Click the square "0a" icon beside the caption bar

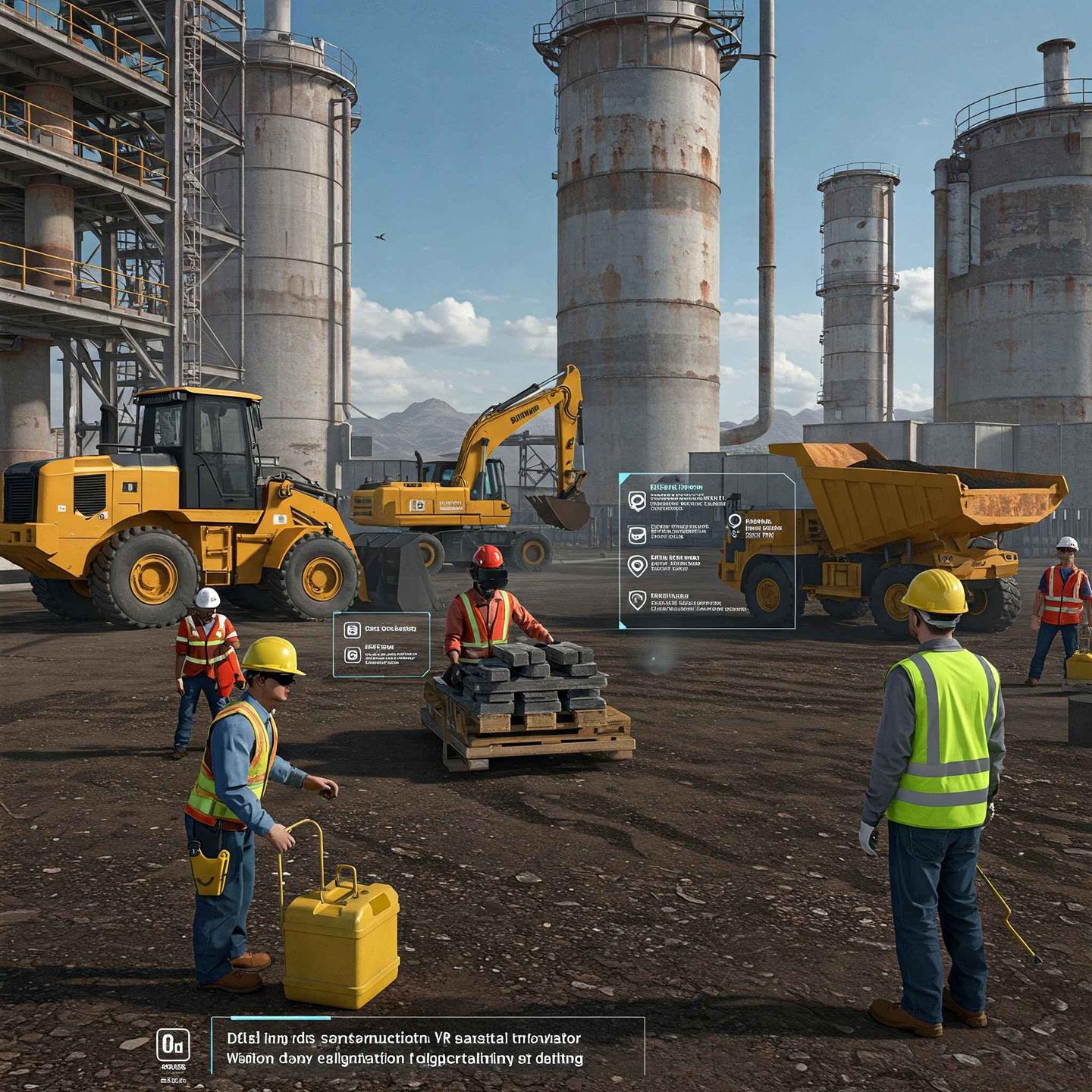[172, 1046]
